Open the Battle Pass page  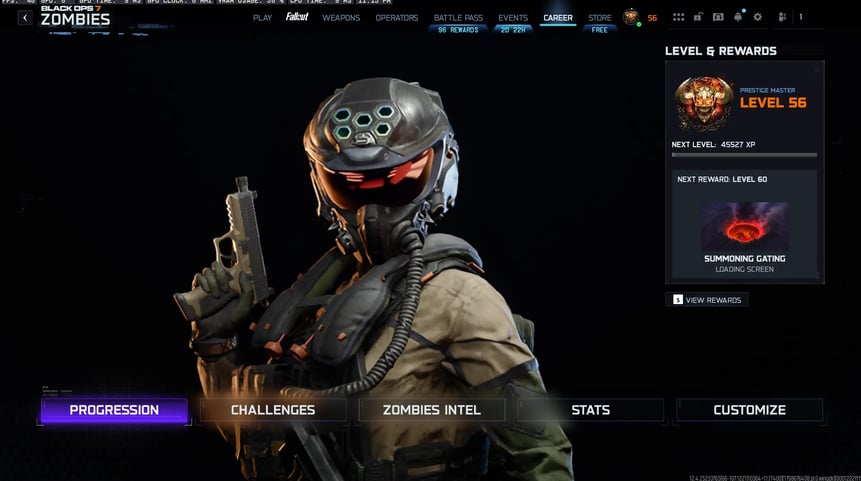pos(458,18)
